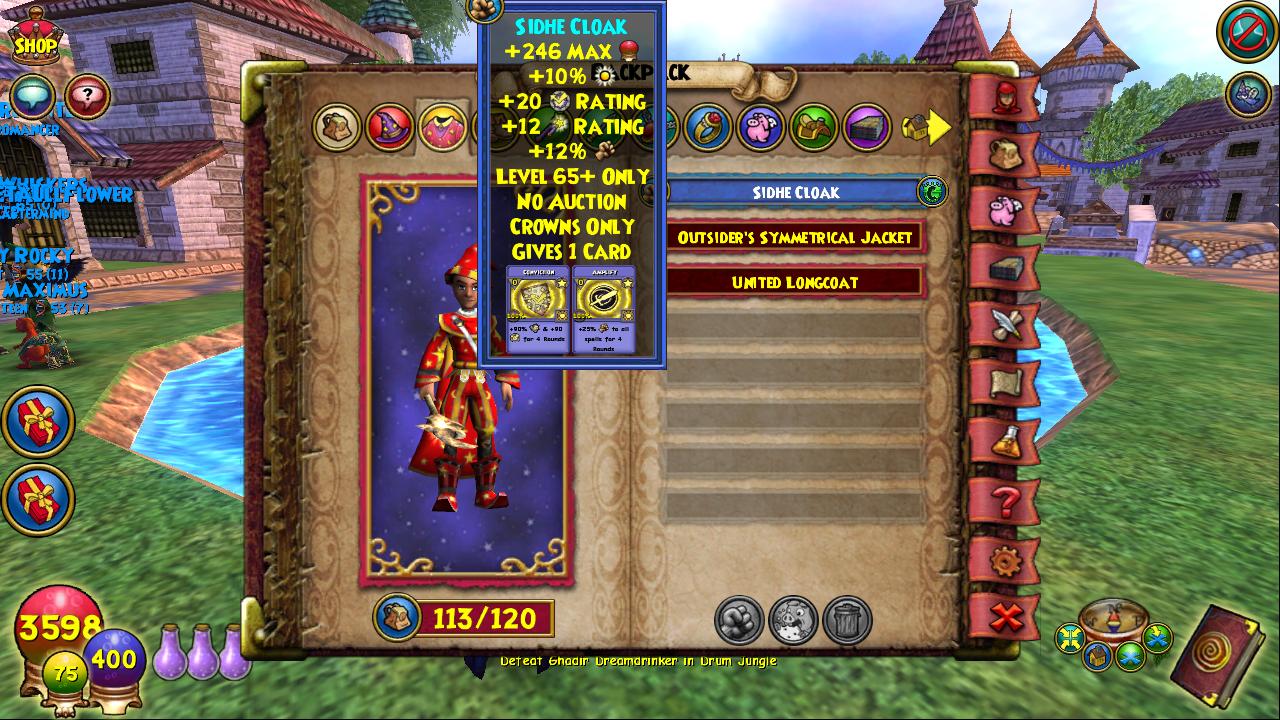Go to housing items with the yellow arrow
The image size is (1280, 720).
[x=926, y=127]
